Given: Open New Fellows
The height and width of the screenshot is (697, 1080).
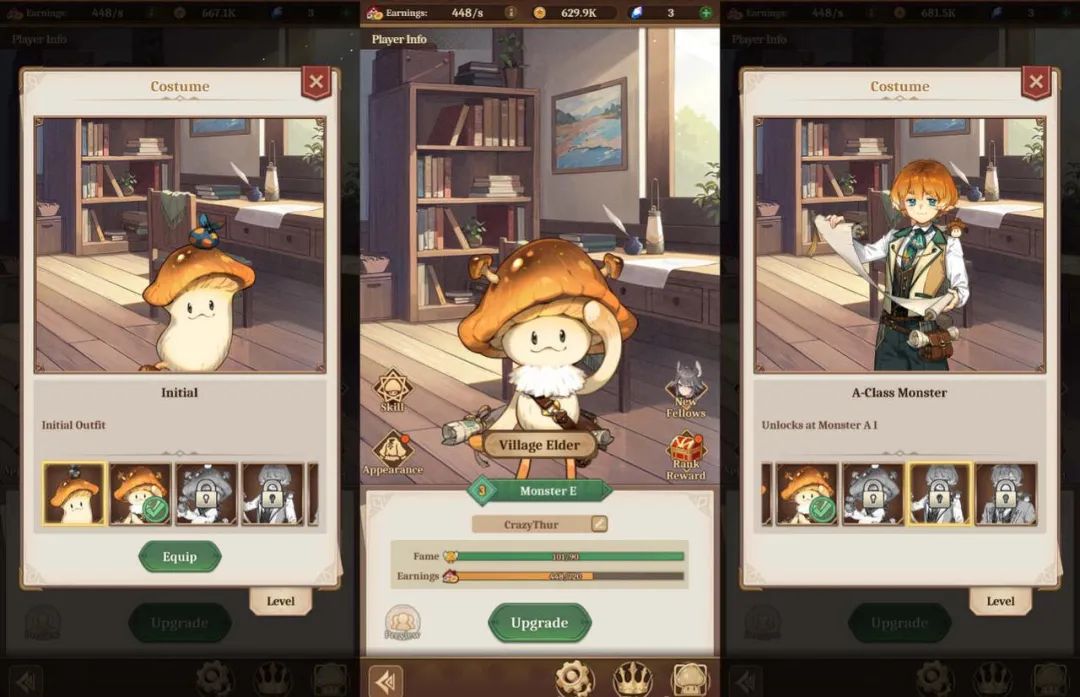Looking at the screenshot, I should tap(685, 389).
